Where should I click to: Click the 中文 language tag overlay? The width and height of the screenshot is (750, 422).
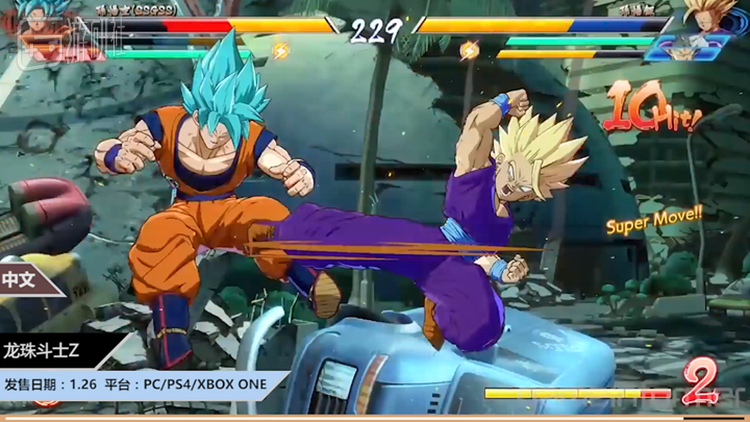point(22,280)
